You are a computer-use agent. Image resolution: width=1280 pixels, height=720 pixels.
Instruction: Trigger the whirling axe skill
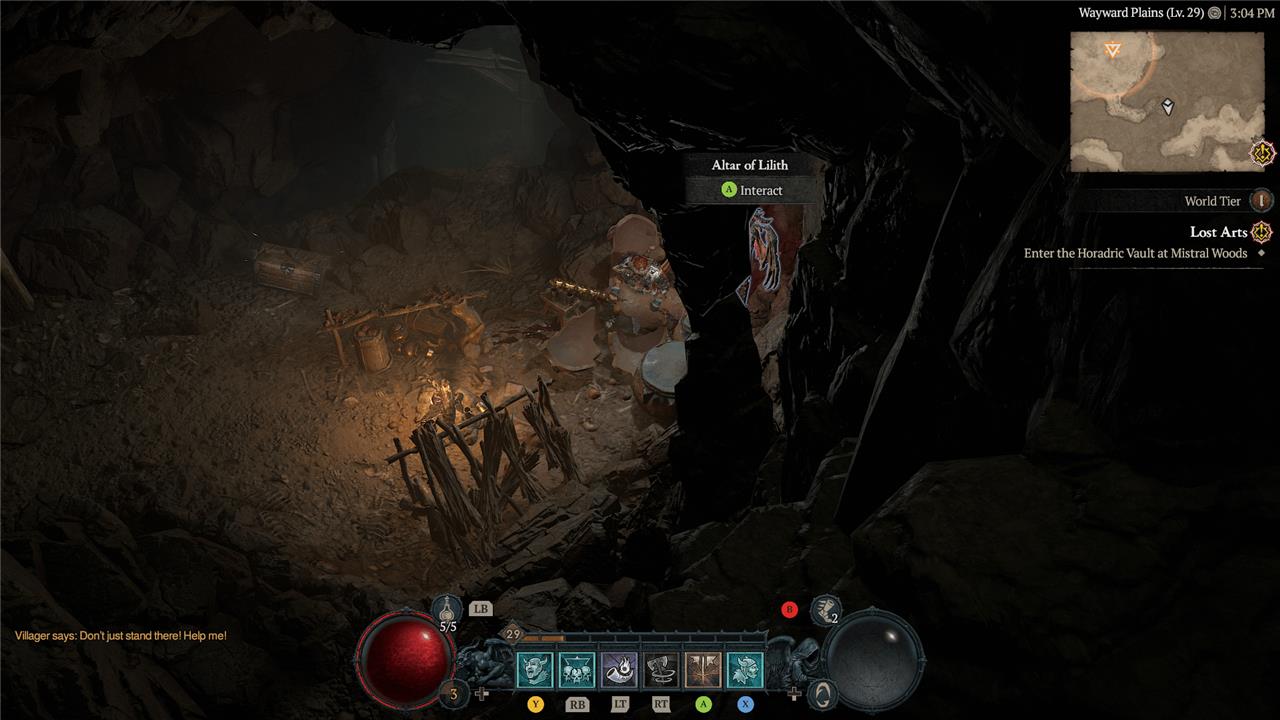(661, 670)
